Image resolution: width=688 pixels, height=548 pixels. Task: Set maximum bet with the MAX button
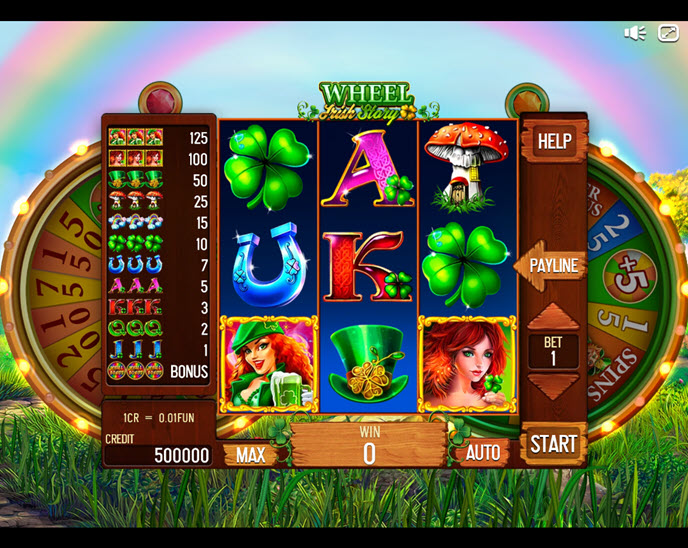[x=251, y=454]
